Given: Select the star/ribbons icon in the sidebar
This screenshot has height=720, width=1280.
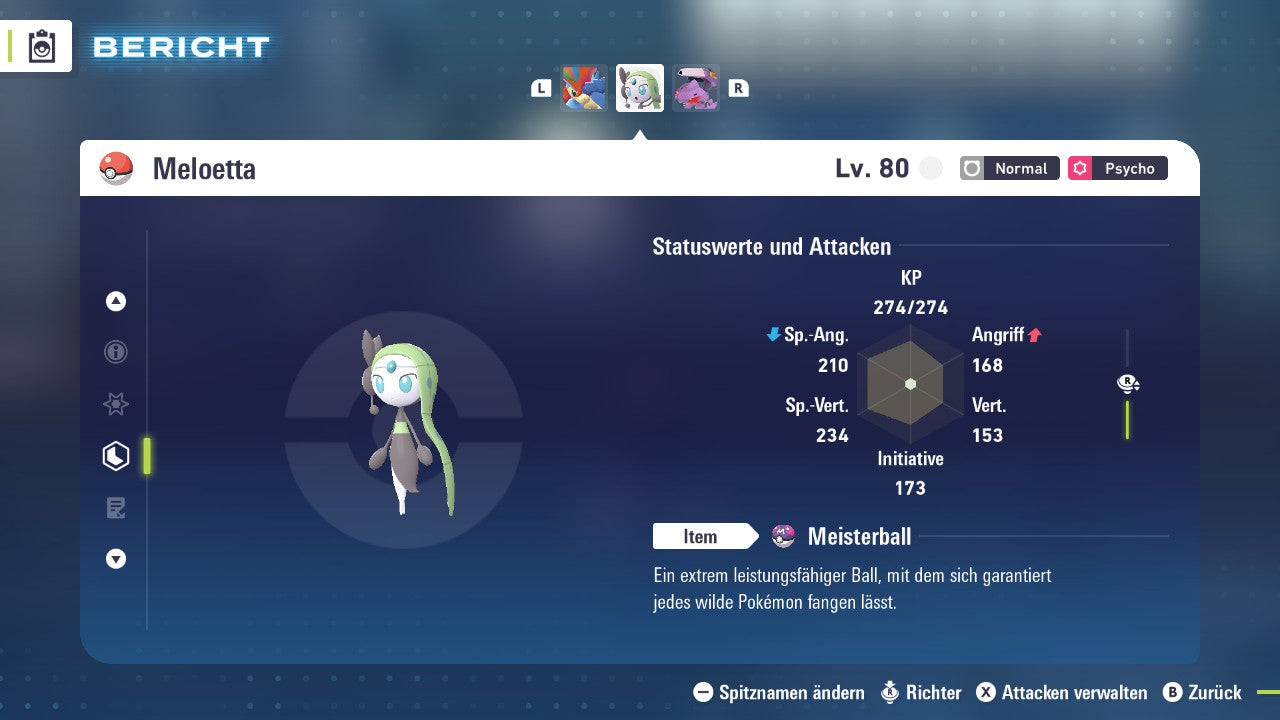Looking at the screenshot, I should [115, 404].
